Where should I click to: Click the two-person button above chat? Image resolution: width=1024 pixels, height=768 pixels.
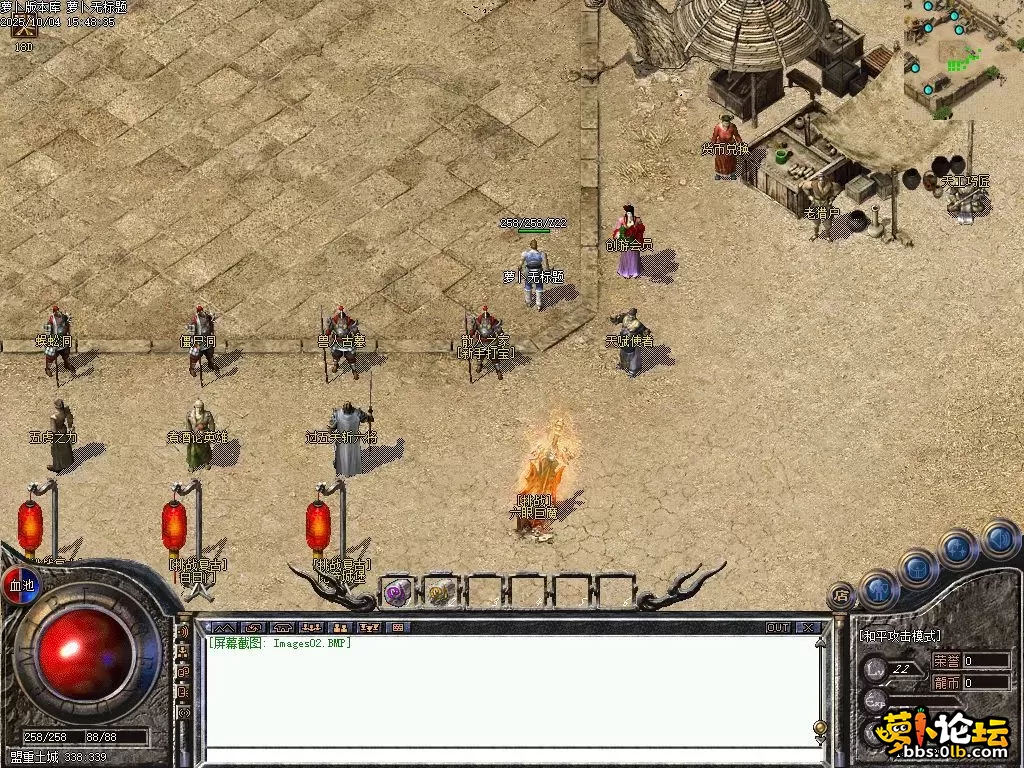click(x=340, y=628)
